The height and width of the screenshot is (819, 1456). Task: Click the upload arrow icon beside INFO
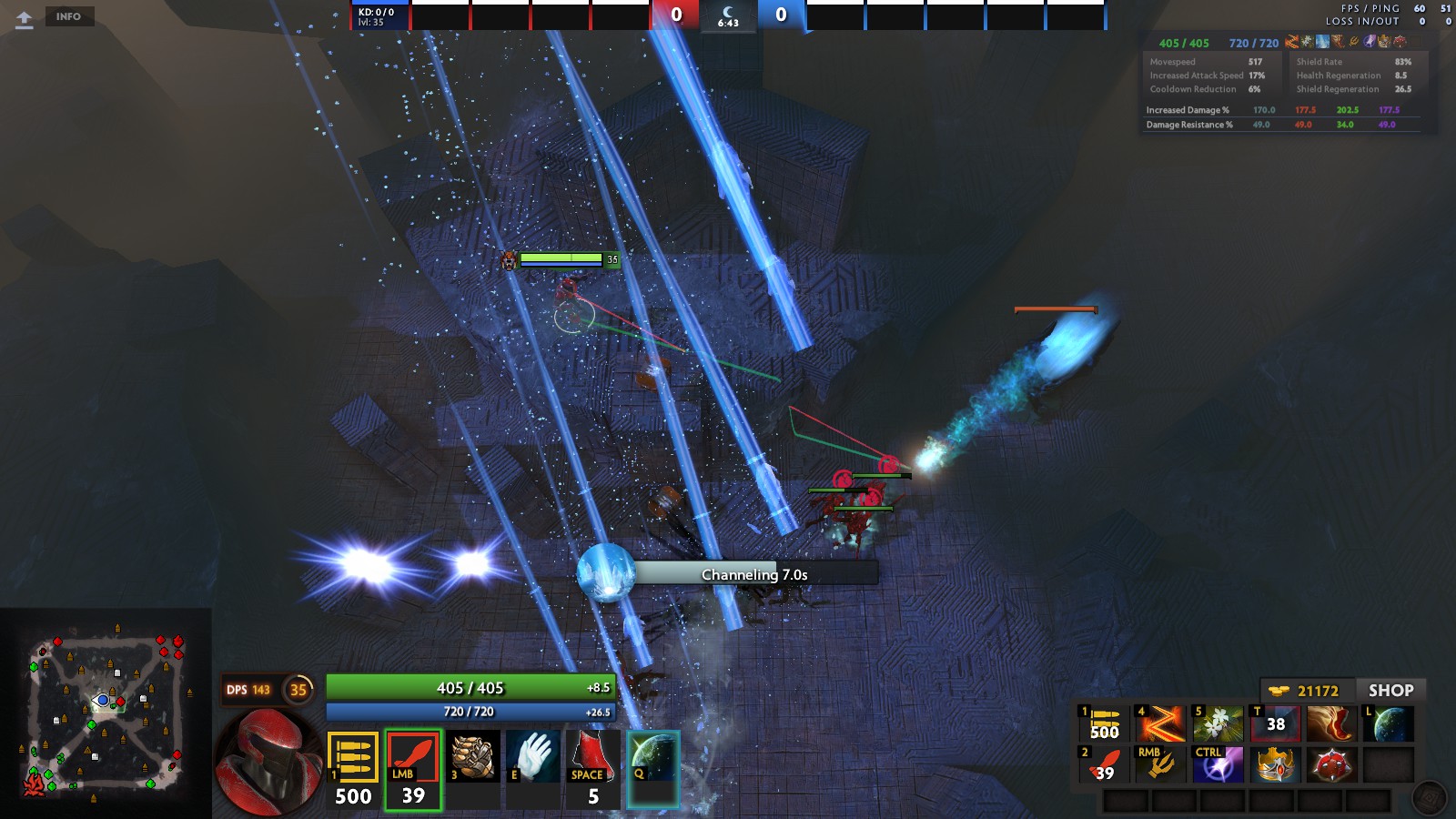point(25,19)
